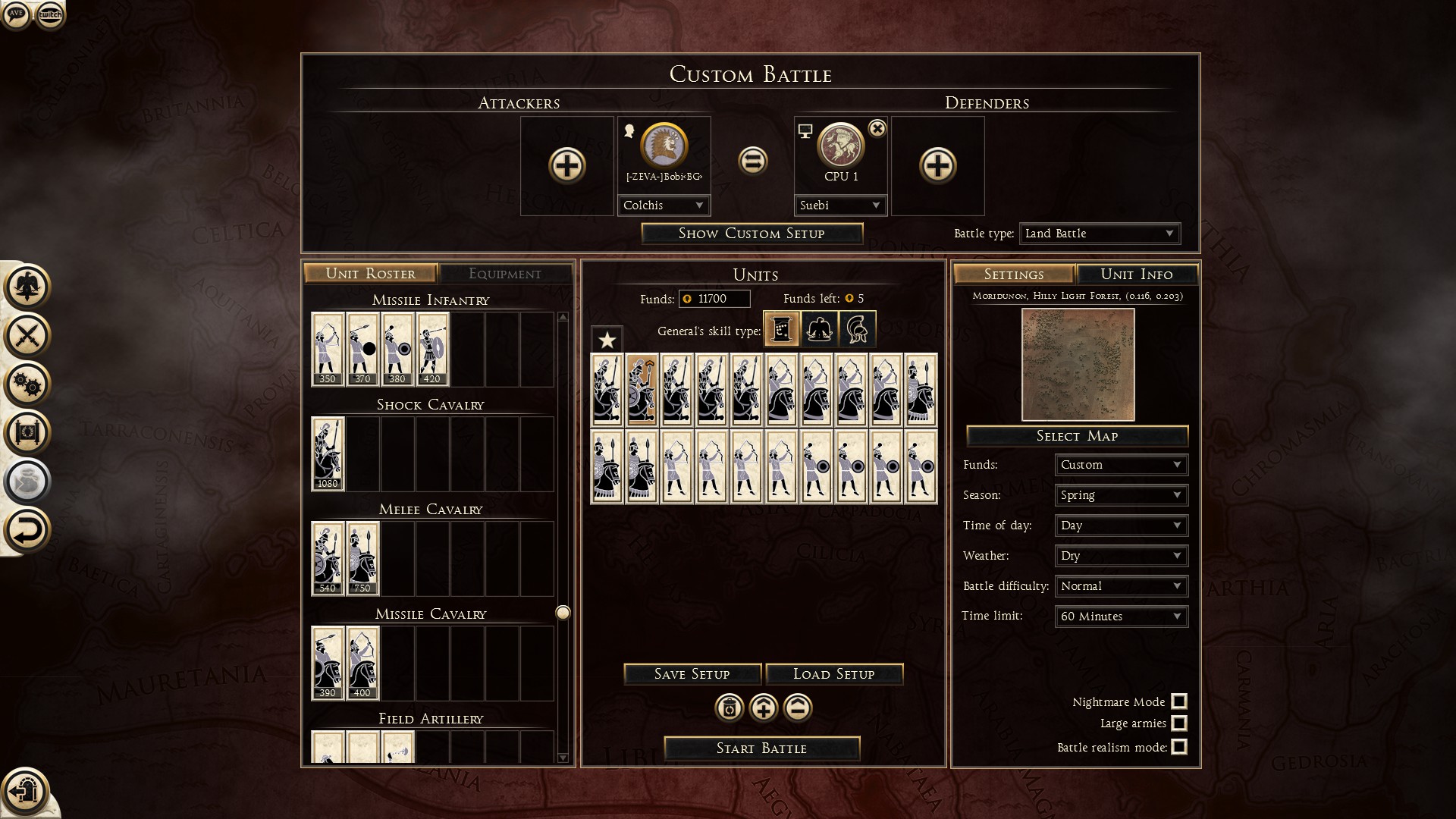This screenshot has height=819, width=1456.
Task: Toggle the Large armies checkbox
Action: tap(1179, 723)
